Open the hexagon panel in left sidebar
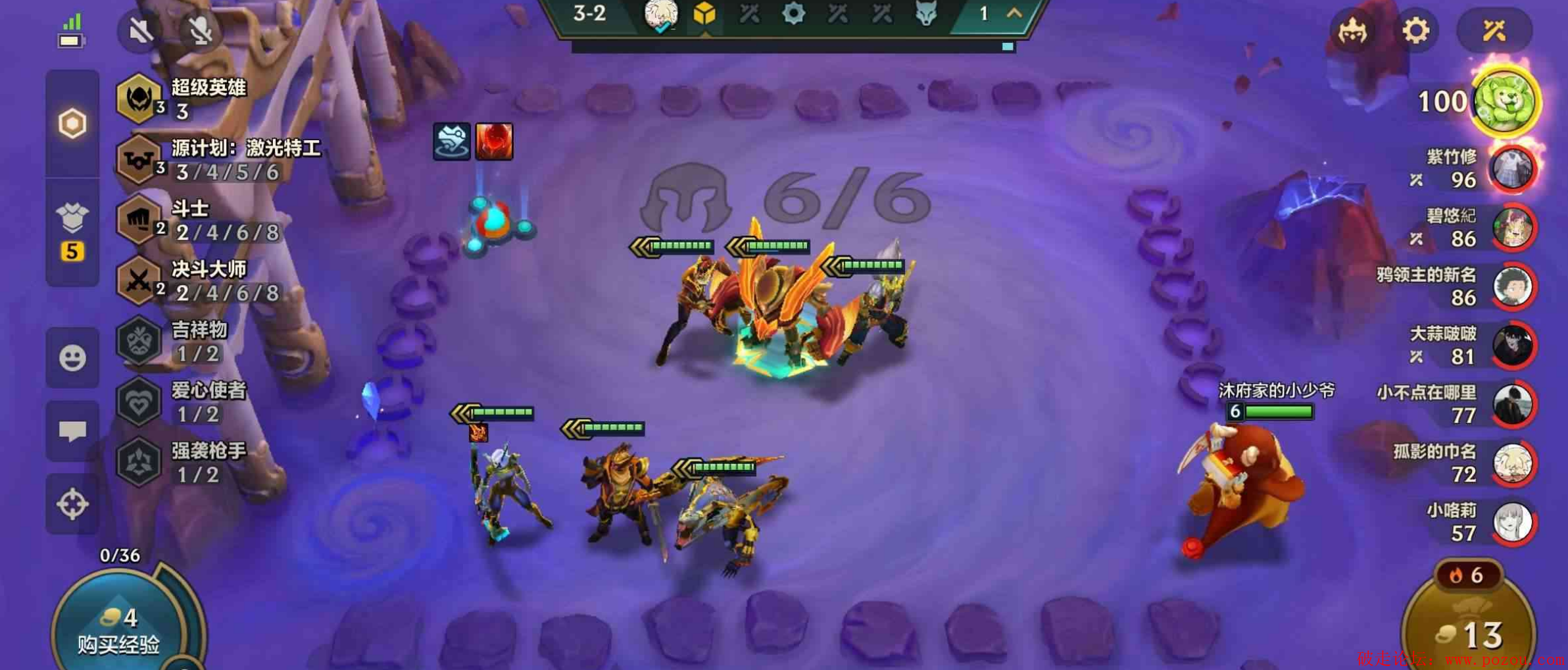Viewport: 1568px width, 670px height. click(x=72, y=124)
